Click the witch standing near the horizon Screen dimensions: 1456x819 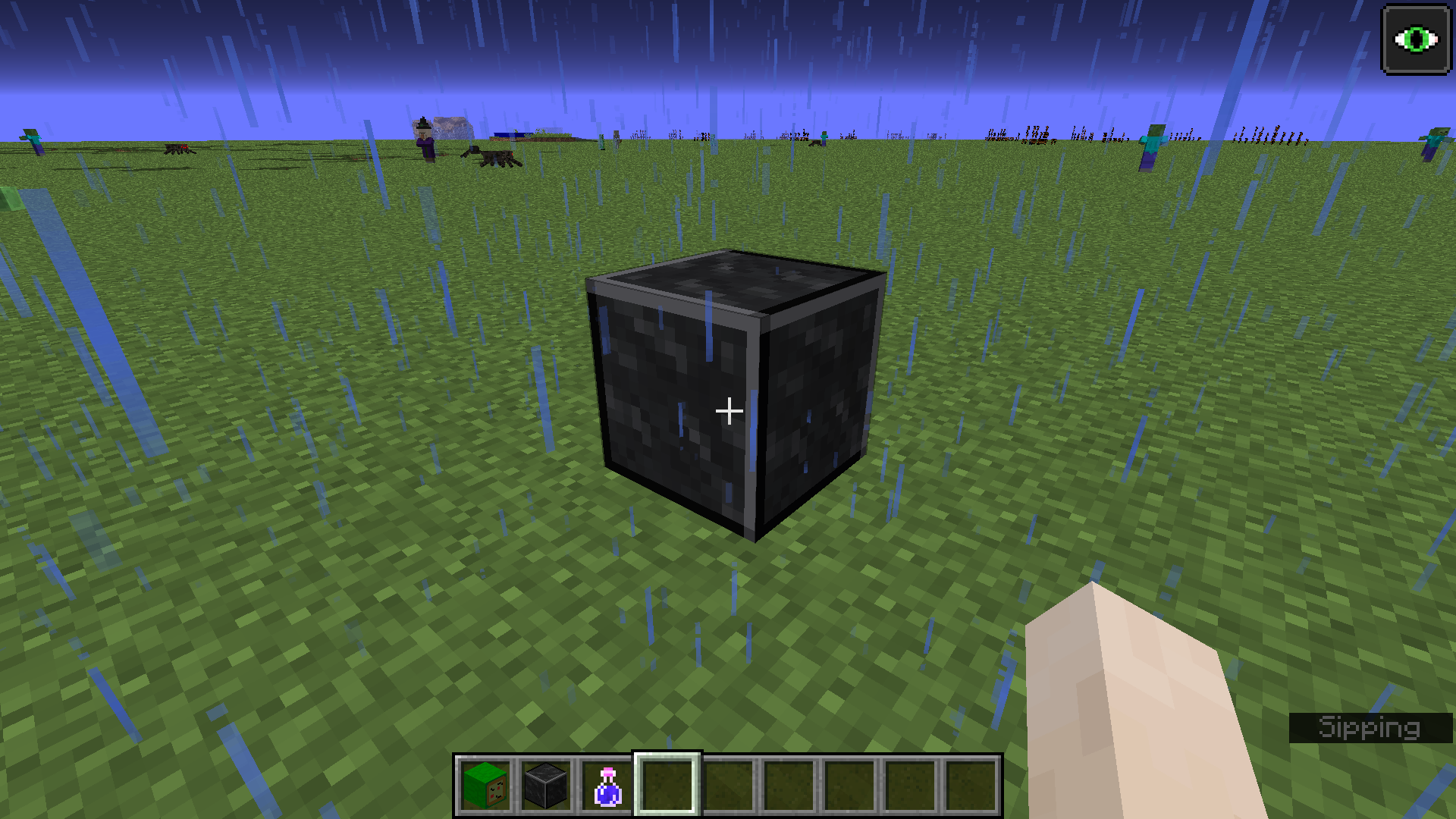click(422, 140)
